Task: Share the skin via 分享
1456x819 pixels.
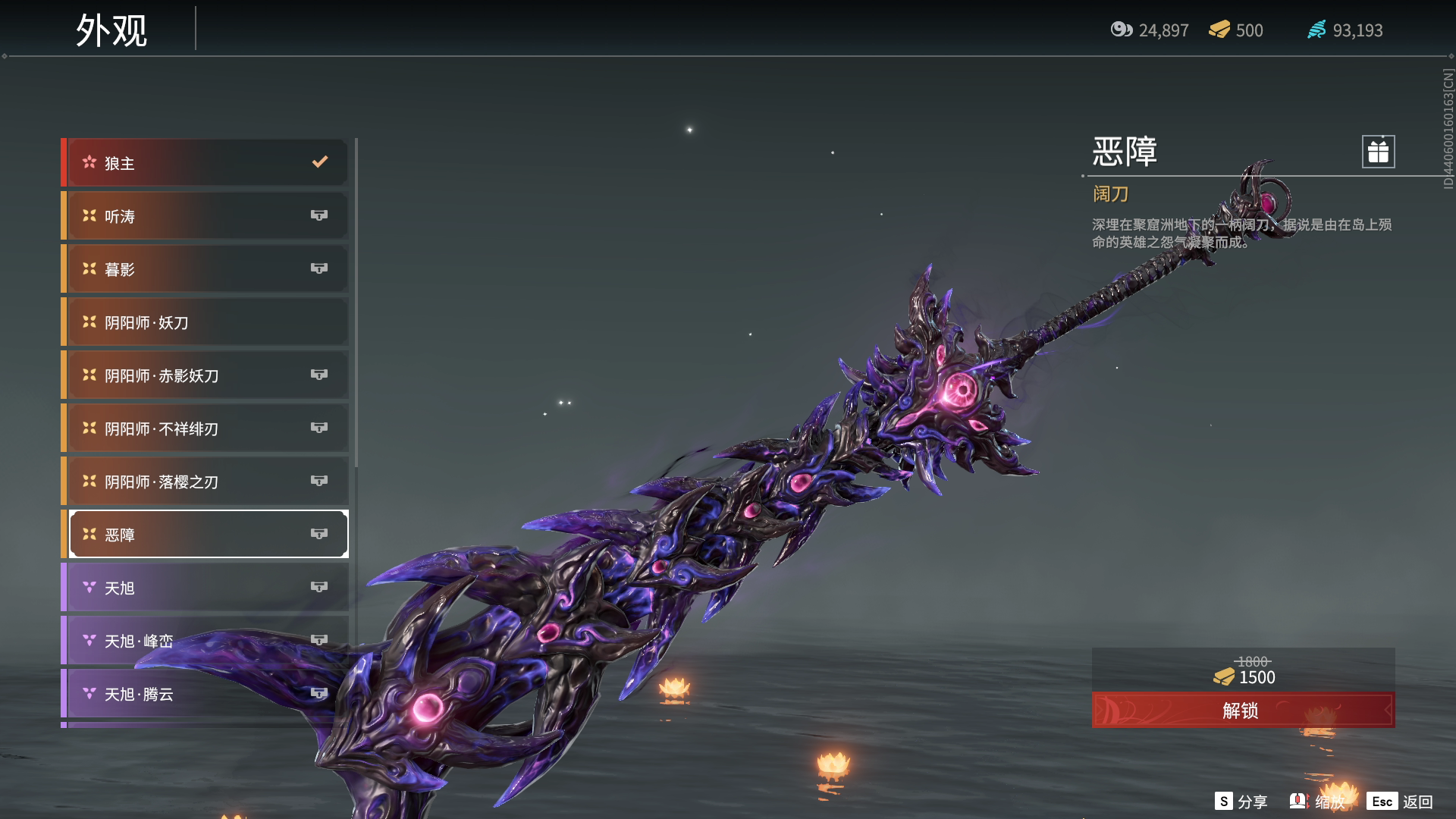Action: coord(1241,802)
